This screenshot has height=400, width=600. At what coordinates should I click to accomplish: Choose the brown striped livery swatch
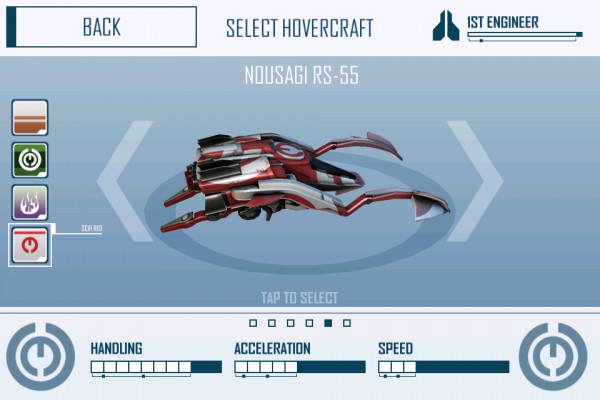click(30, 118)
